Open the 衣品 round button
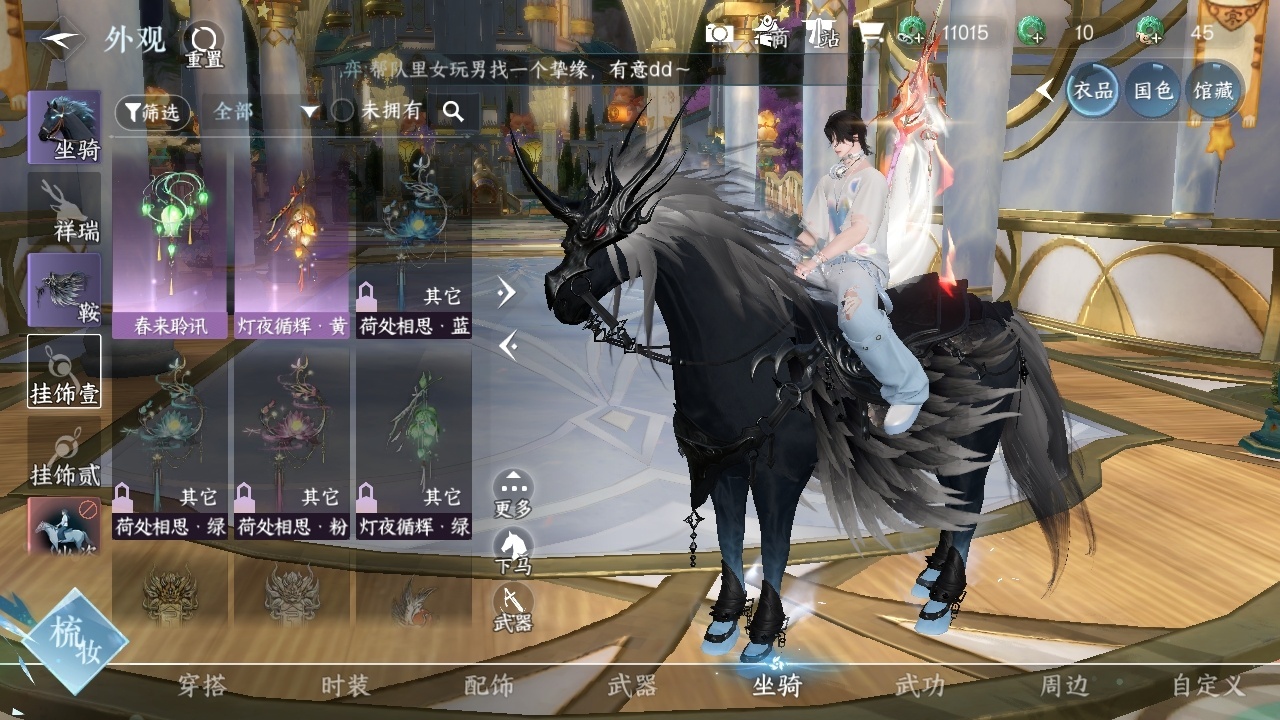 tap(1092, 90)
